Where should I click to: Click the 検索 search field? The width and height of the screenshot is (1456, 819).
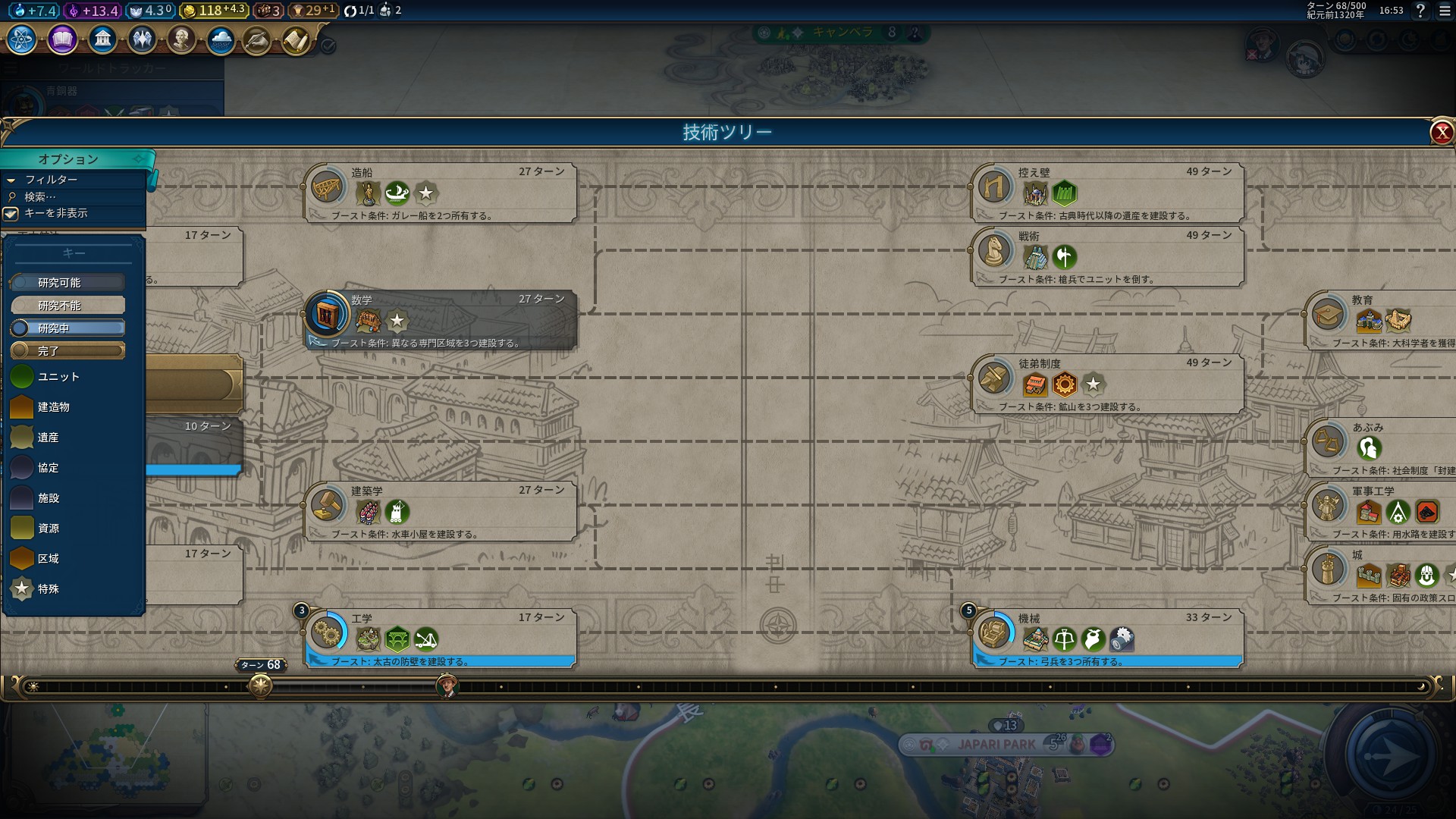point(76,196)
